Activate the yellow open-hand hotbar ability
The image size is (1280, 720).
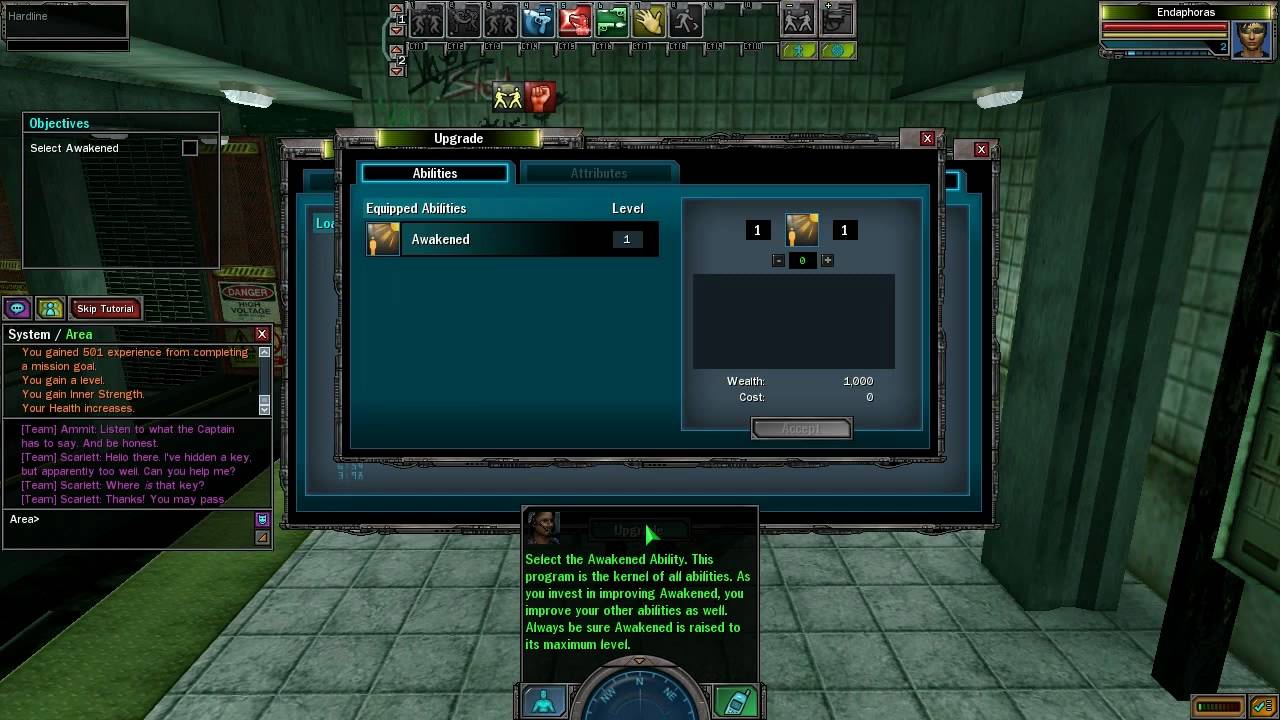[x=648, y=21]
